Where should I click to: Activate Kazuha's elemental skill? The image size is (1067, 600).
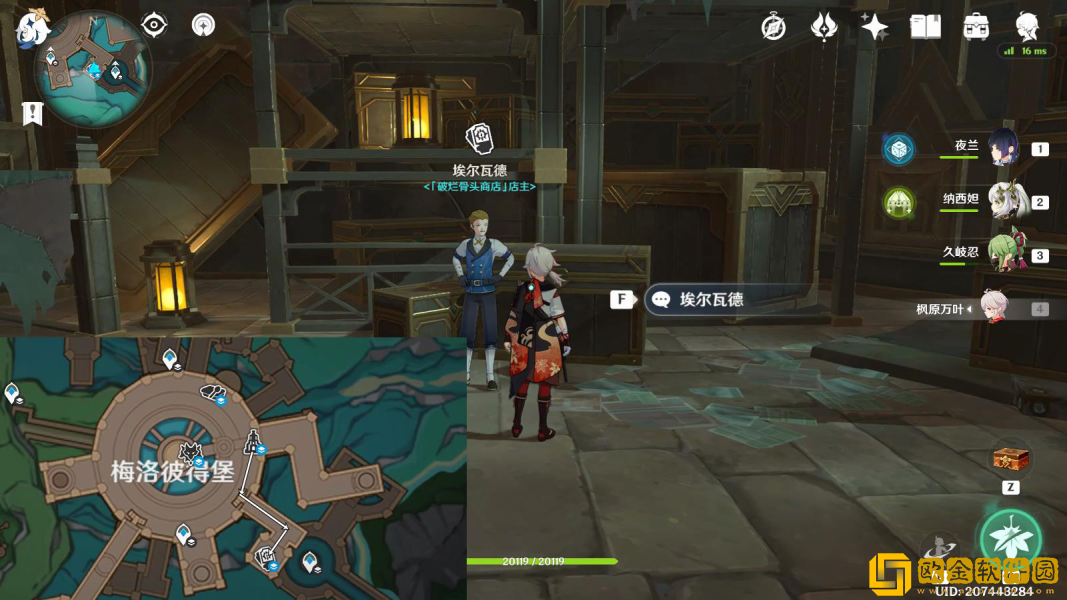pyautogui.click(x=1010, y=538)
